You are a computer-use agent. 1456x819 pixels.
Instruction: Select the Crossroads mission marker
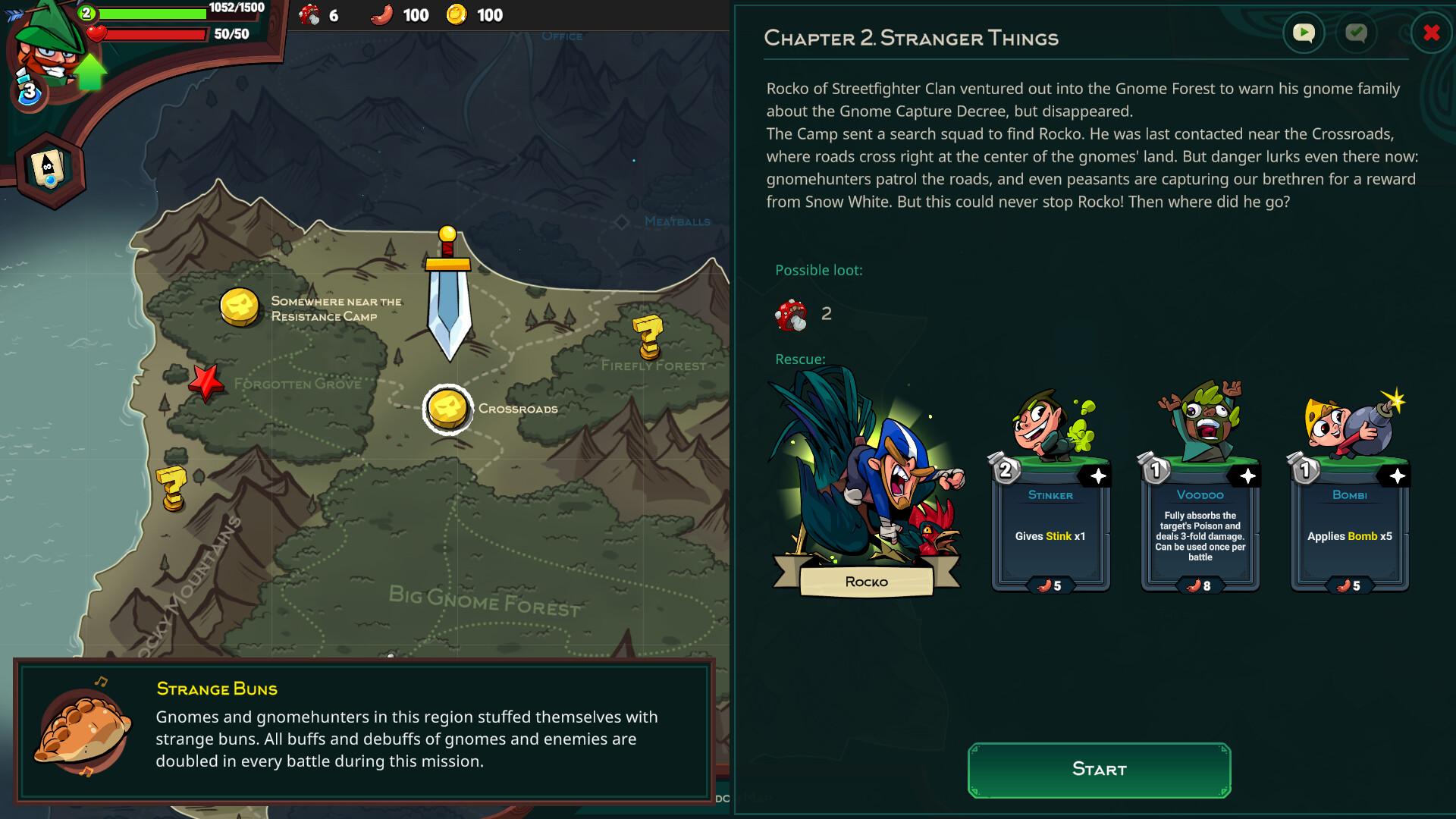pyautogui.click(x=447, y=407)
